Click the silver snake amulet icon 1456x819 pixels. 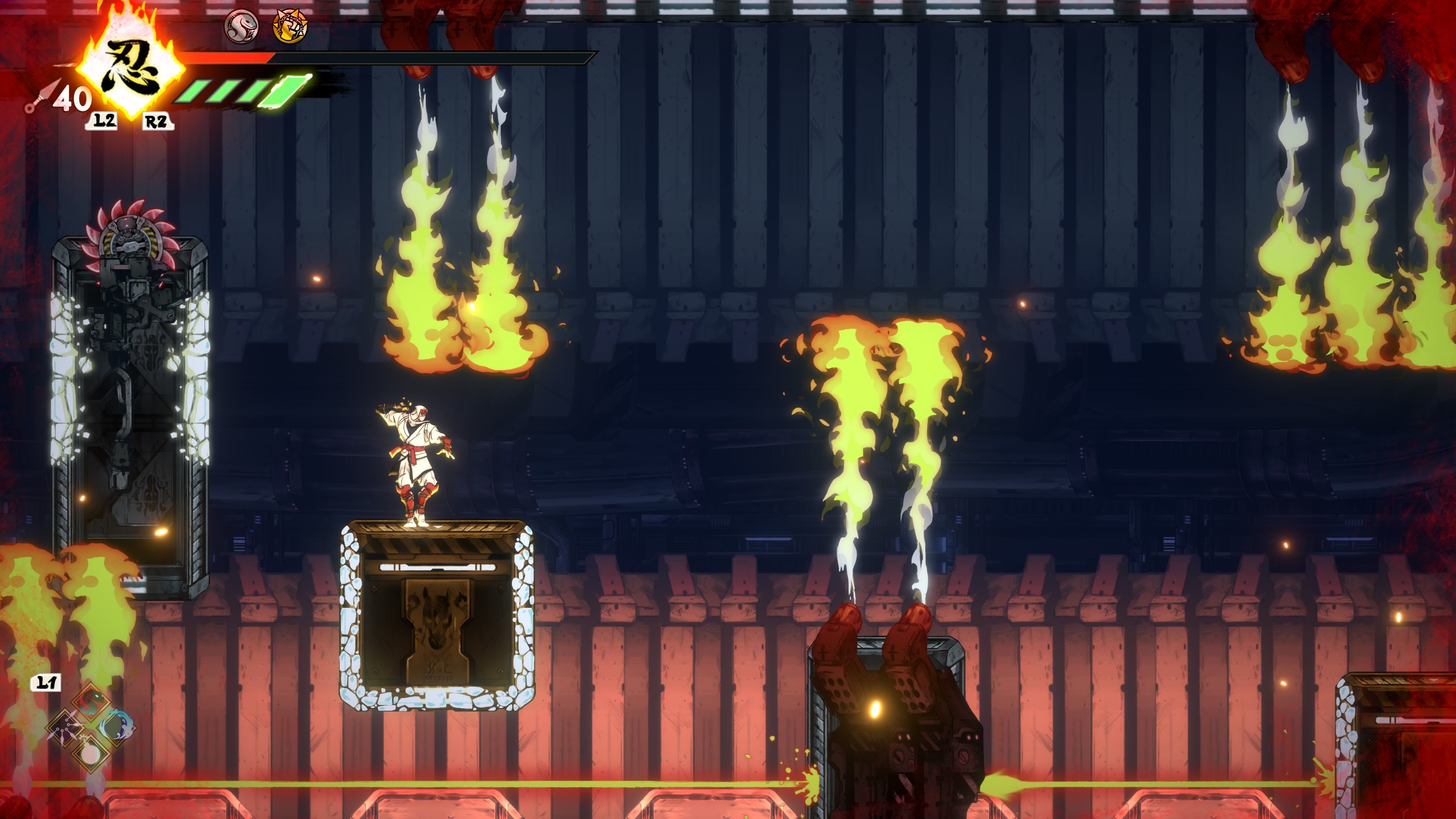pos(242,27)
